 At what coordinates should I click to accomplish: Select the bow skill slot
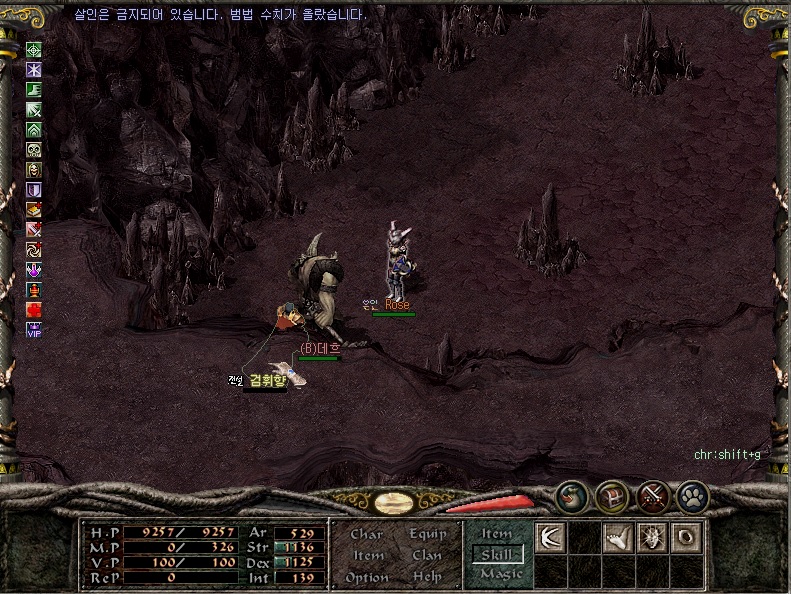[x=552, y=537]
